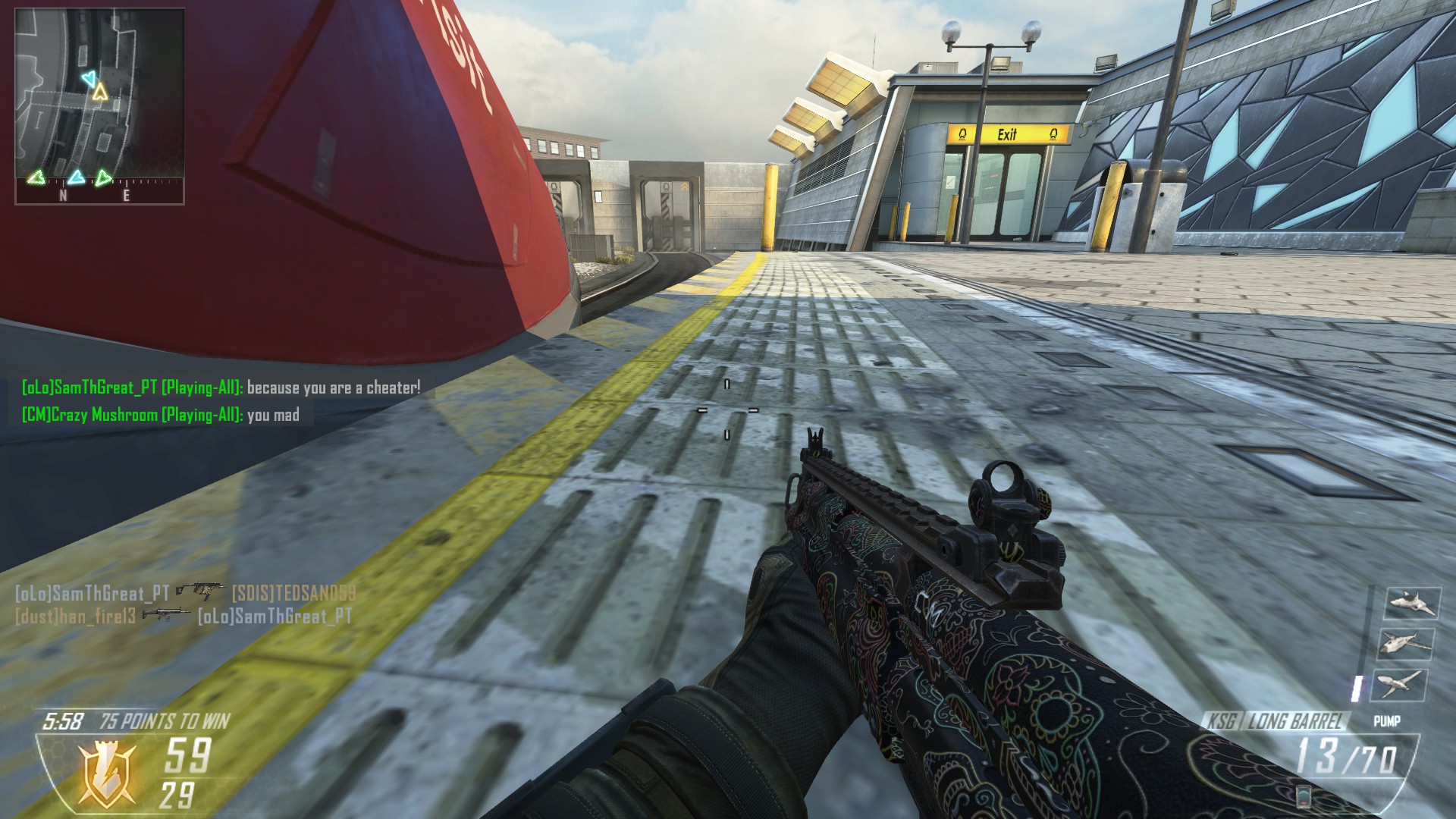Image resolution: width=1456 pixels, height=819 pixels.
Task: Click the kill feed entry naming TEDSAND59
Action: pyautogui.click(x=185, y=593)
